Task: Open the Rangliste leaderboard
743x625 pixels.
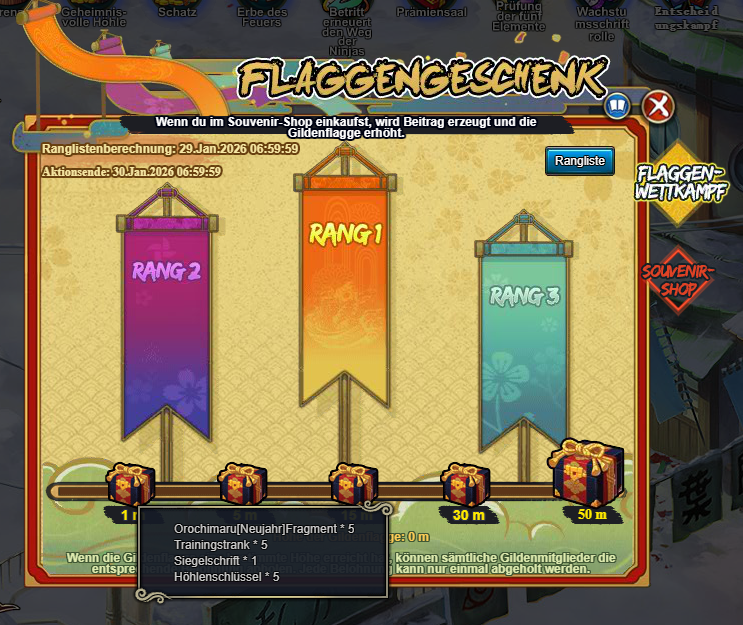Action: [x=579, y=161]
